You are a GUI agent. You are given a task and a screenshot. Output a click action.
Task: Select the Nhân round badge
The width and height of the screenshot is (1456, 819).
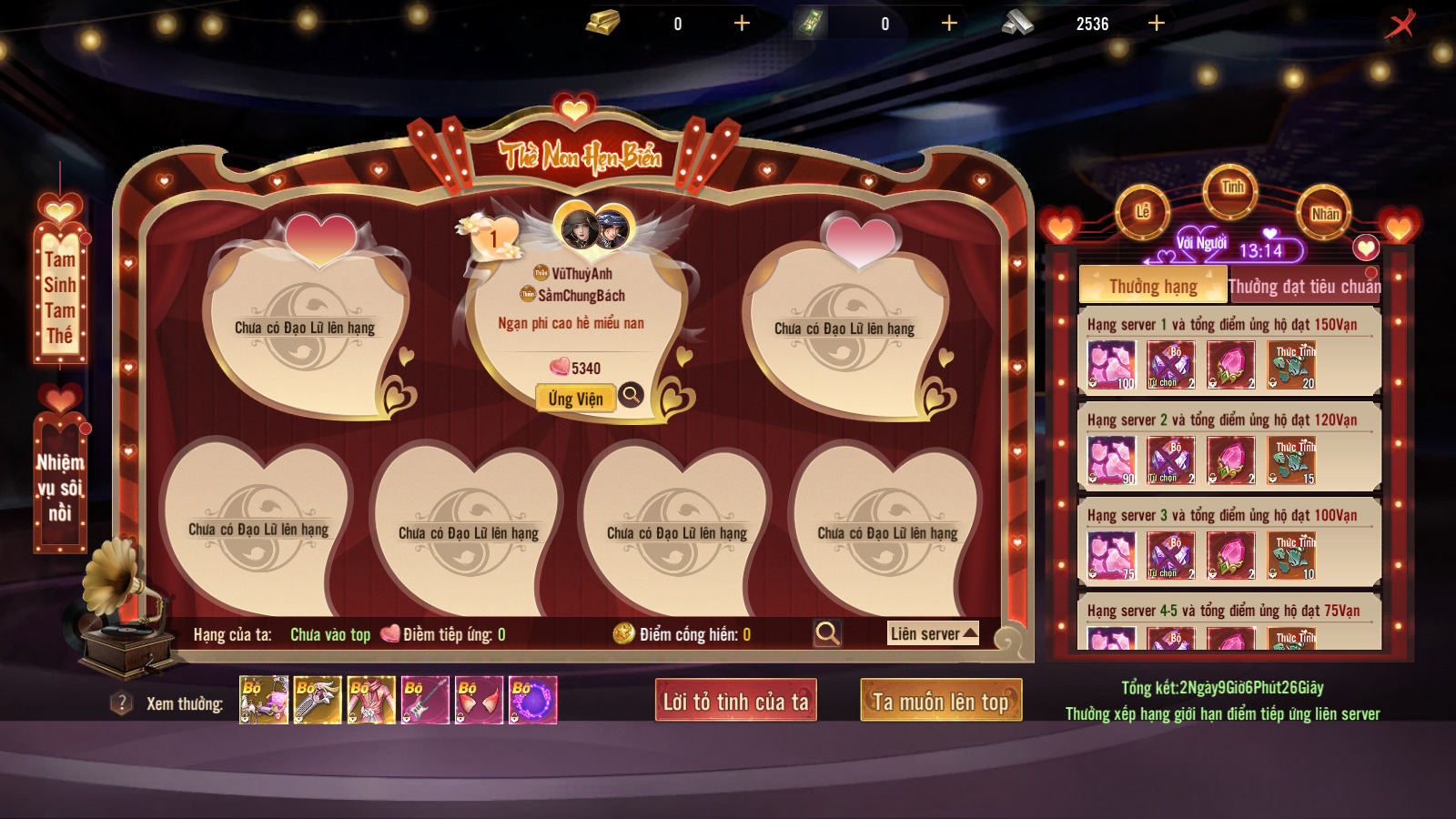(x=1325, y=213)
